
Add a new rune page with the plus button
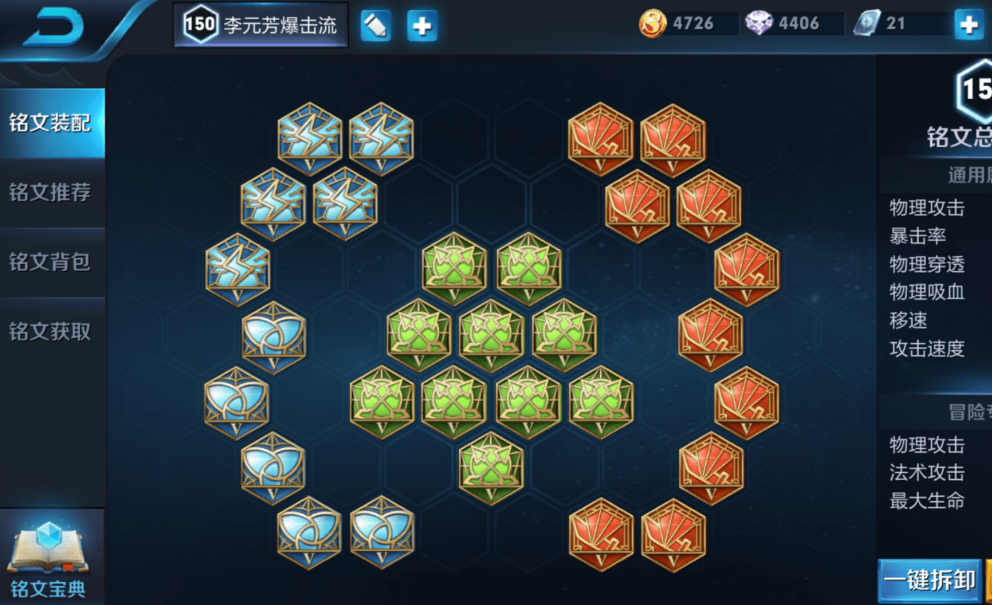coord(422,25)
